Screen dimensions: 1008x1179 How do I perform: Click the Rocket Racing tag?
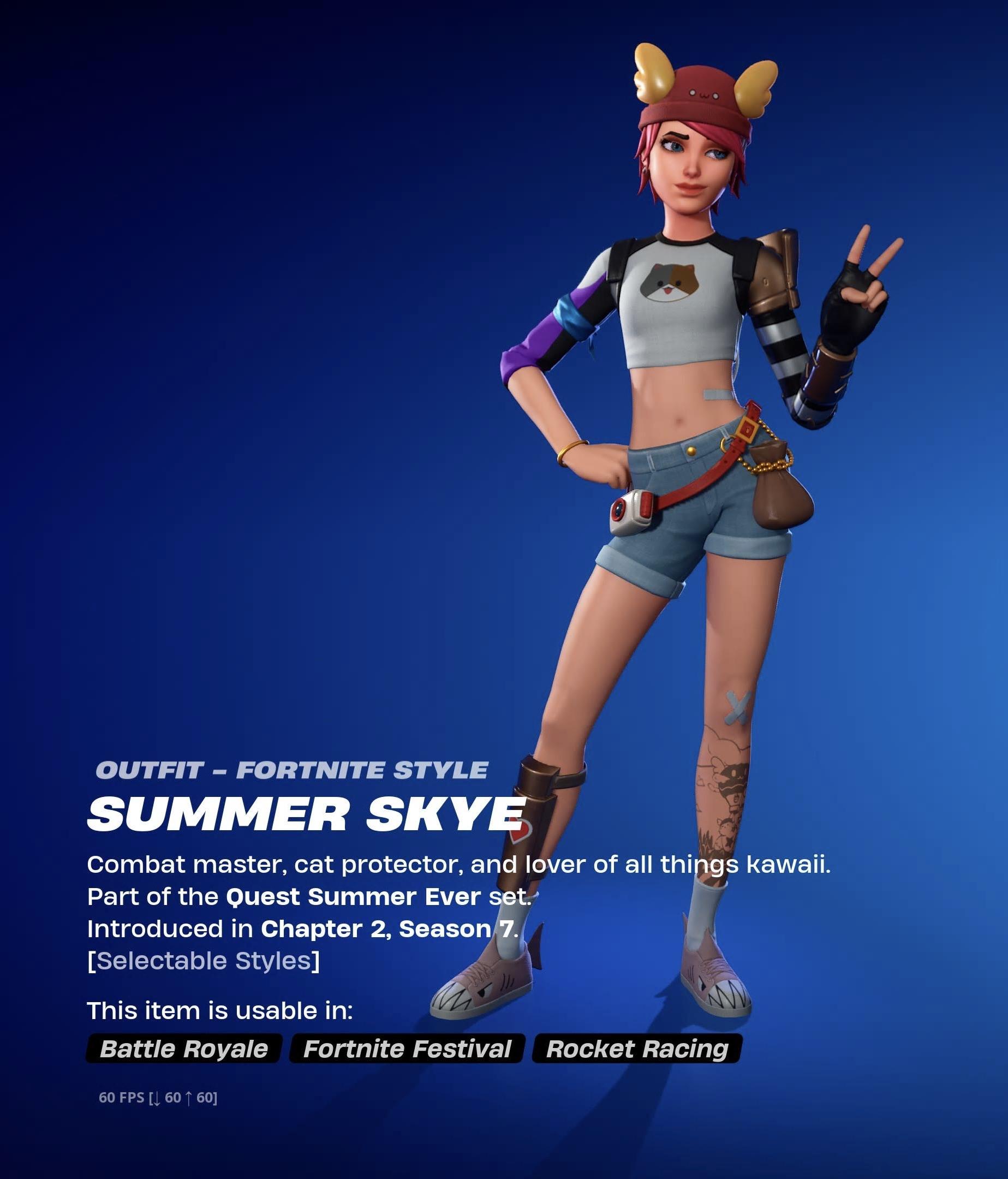click(636, 1049)
